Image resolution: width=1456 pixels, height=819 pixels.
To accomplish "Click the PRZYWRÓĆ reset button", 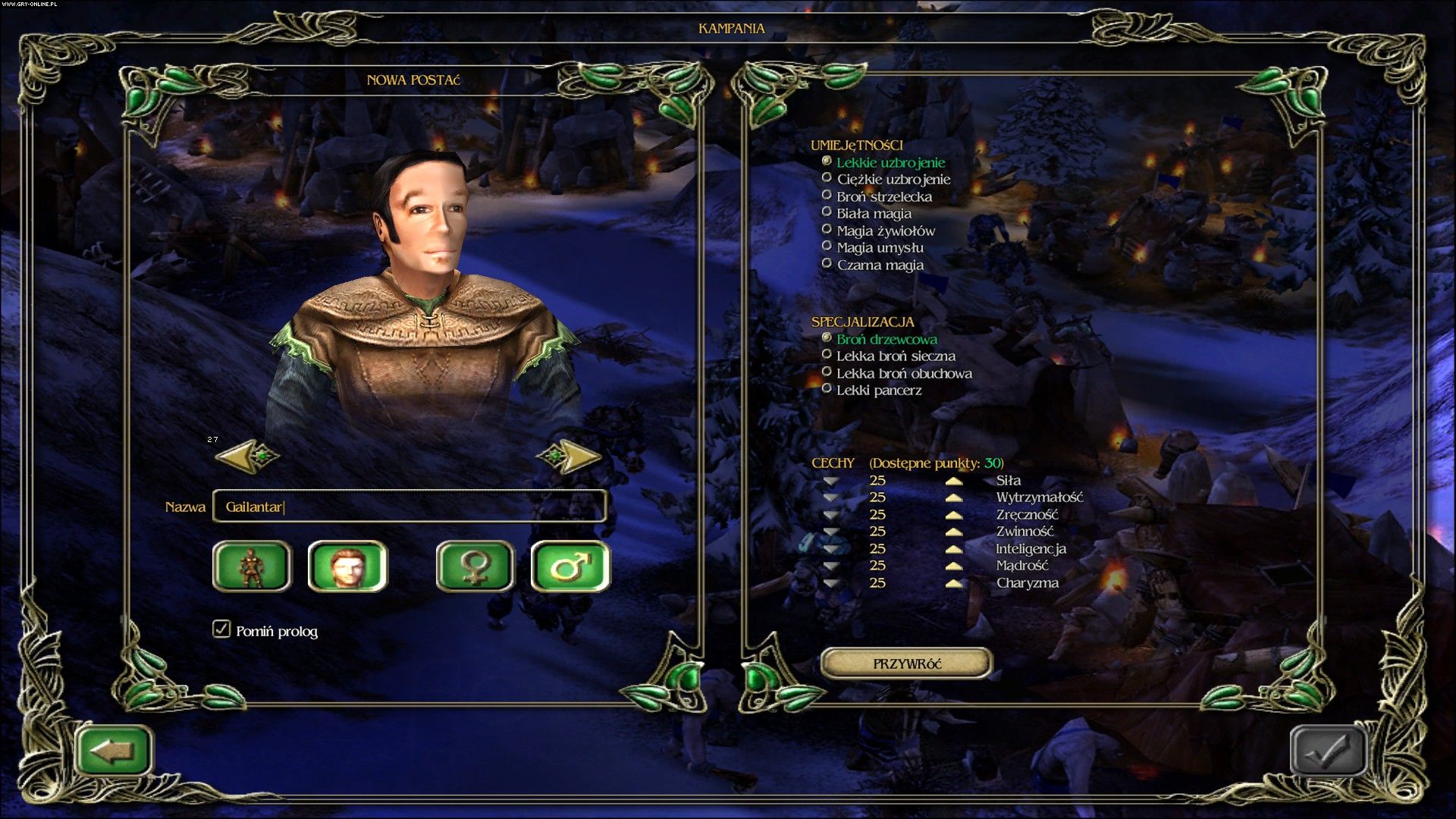I will point(906,664).
